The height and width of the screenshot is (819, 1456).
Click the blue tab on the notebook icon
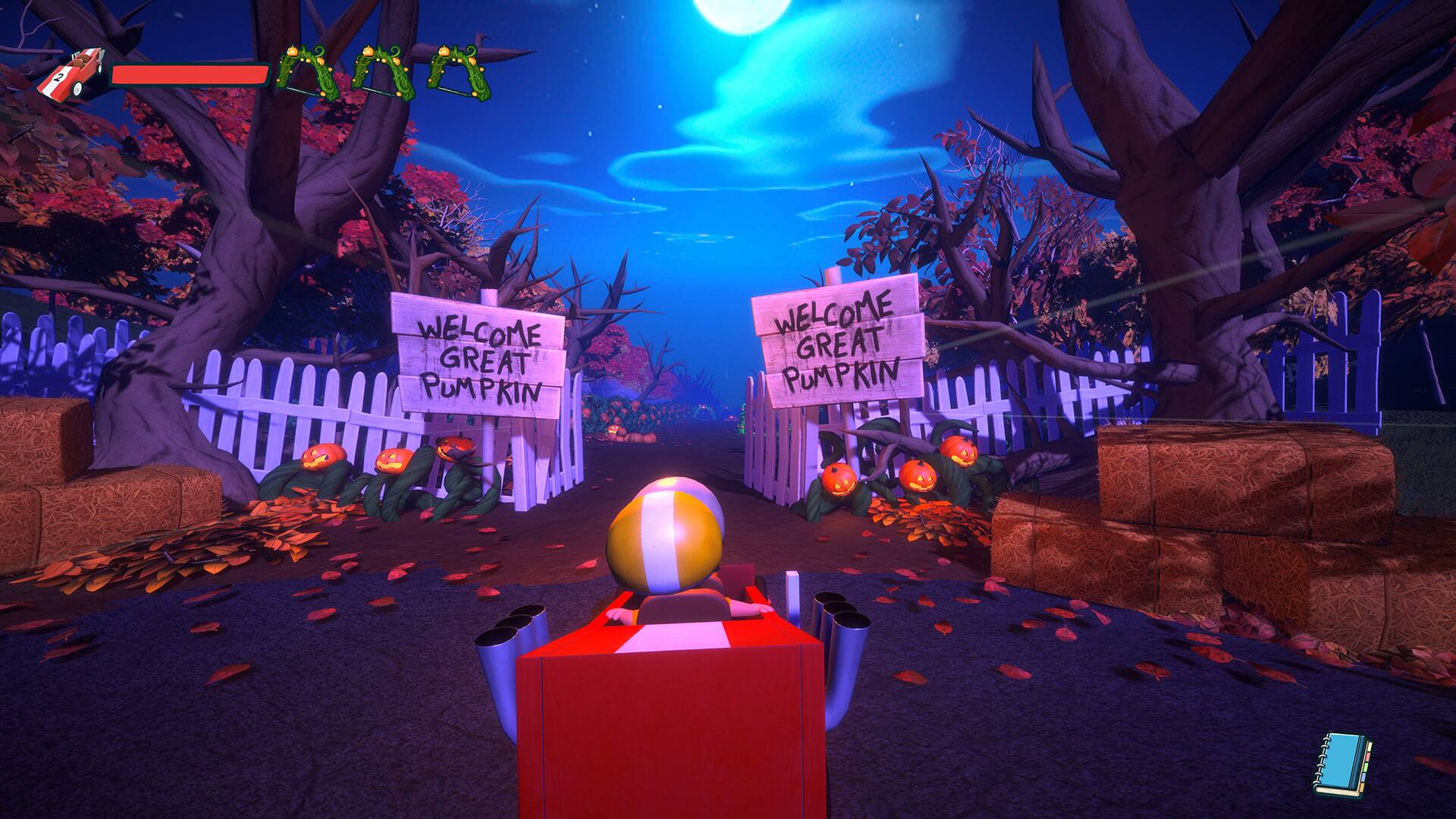[x=1363, y=777]
